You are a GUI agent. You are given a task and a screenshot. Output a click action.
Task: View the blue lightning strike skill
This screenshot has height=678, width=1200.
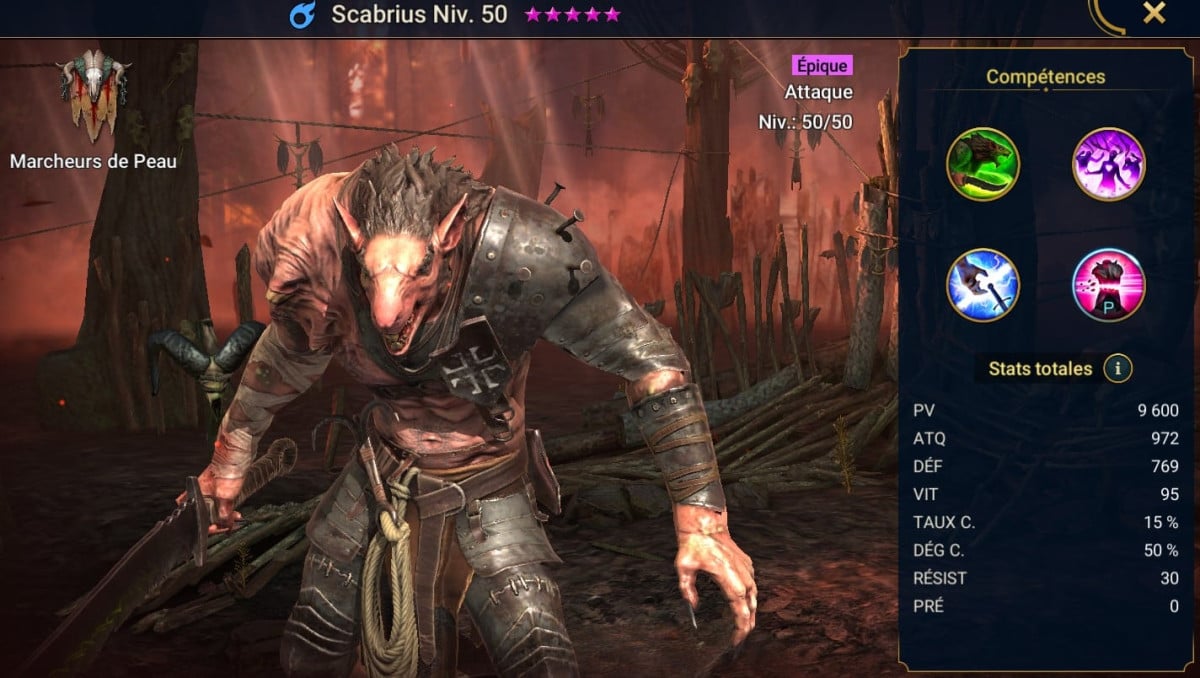tap(983, 285)
